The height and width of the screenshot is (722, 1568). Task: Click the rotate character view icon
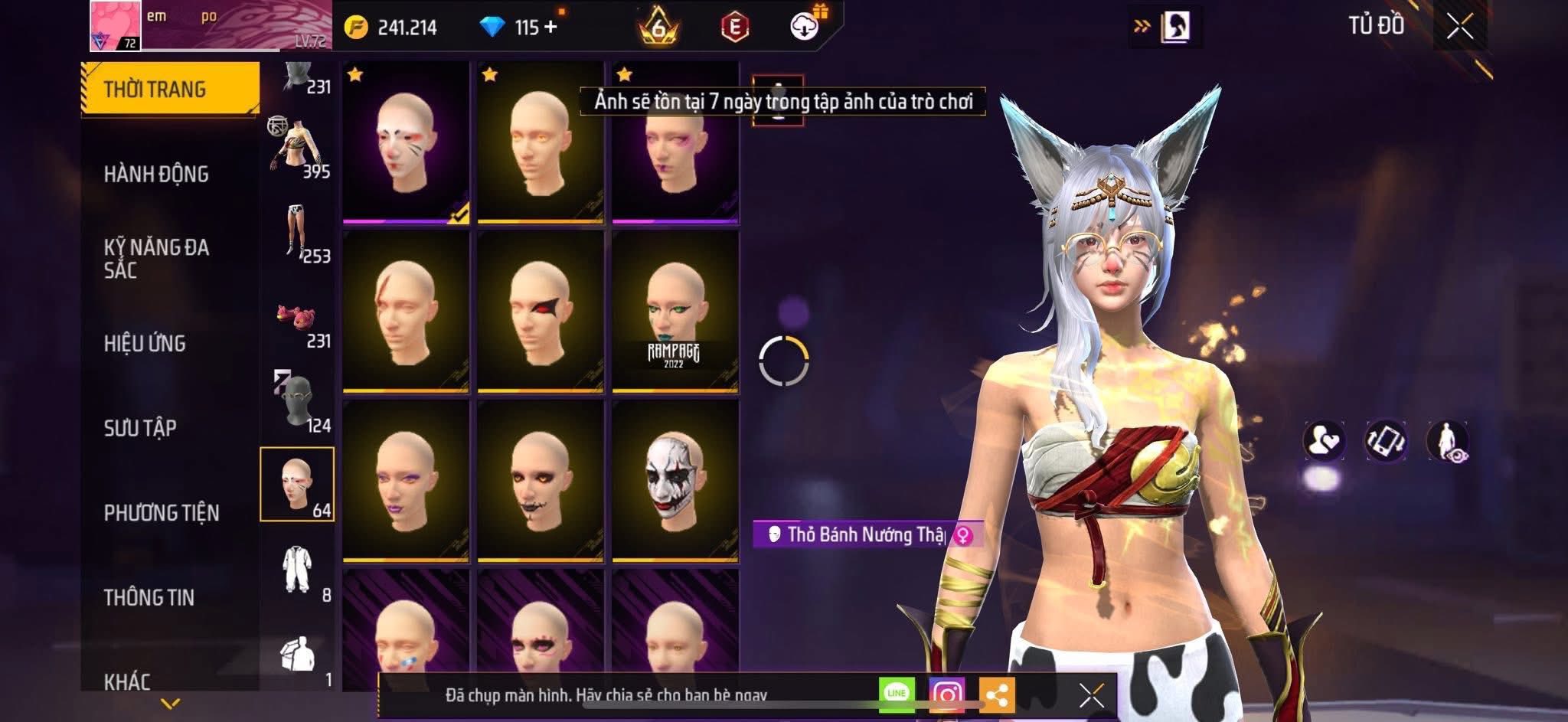pos(1386,441)
